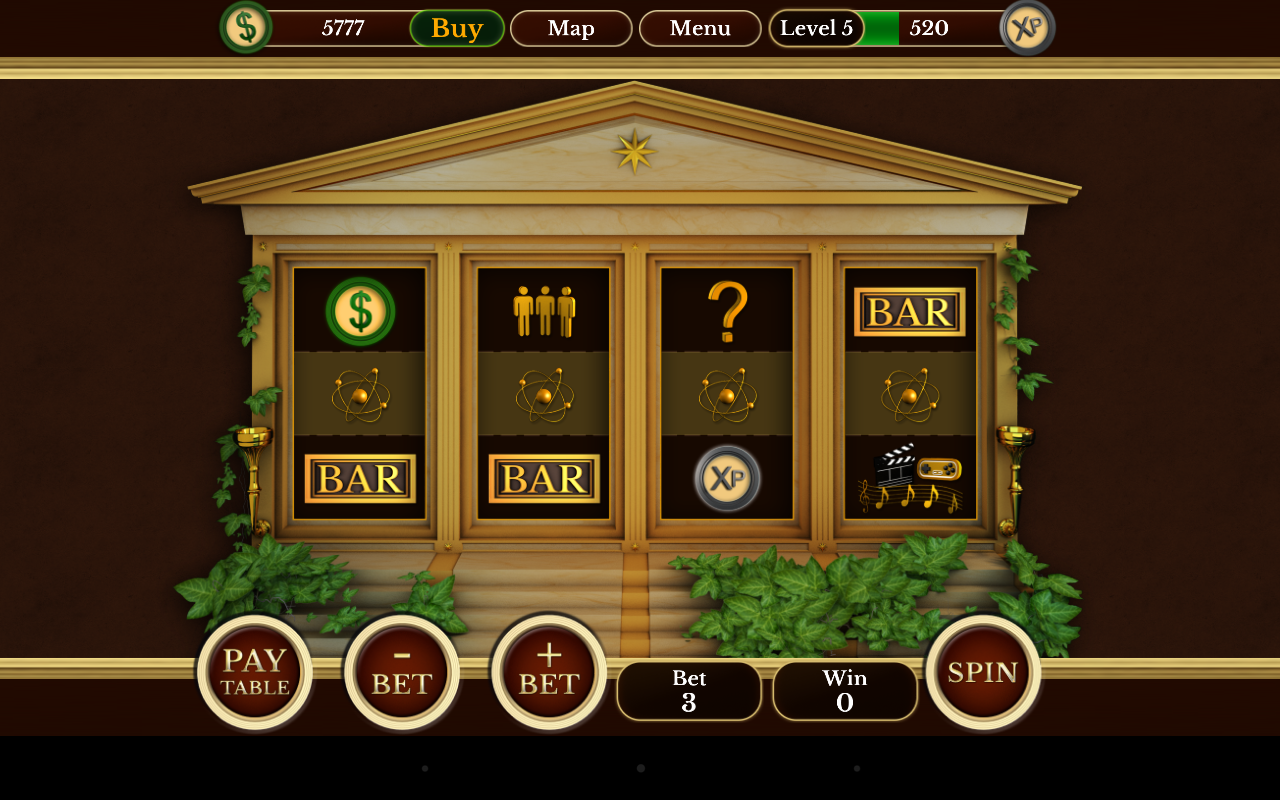
Task: Click the dollar coin icon in top bar
Action: pos(246,27)
